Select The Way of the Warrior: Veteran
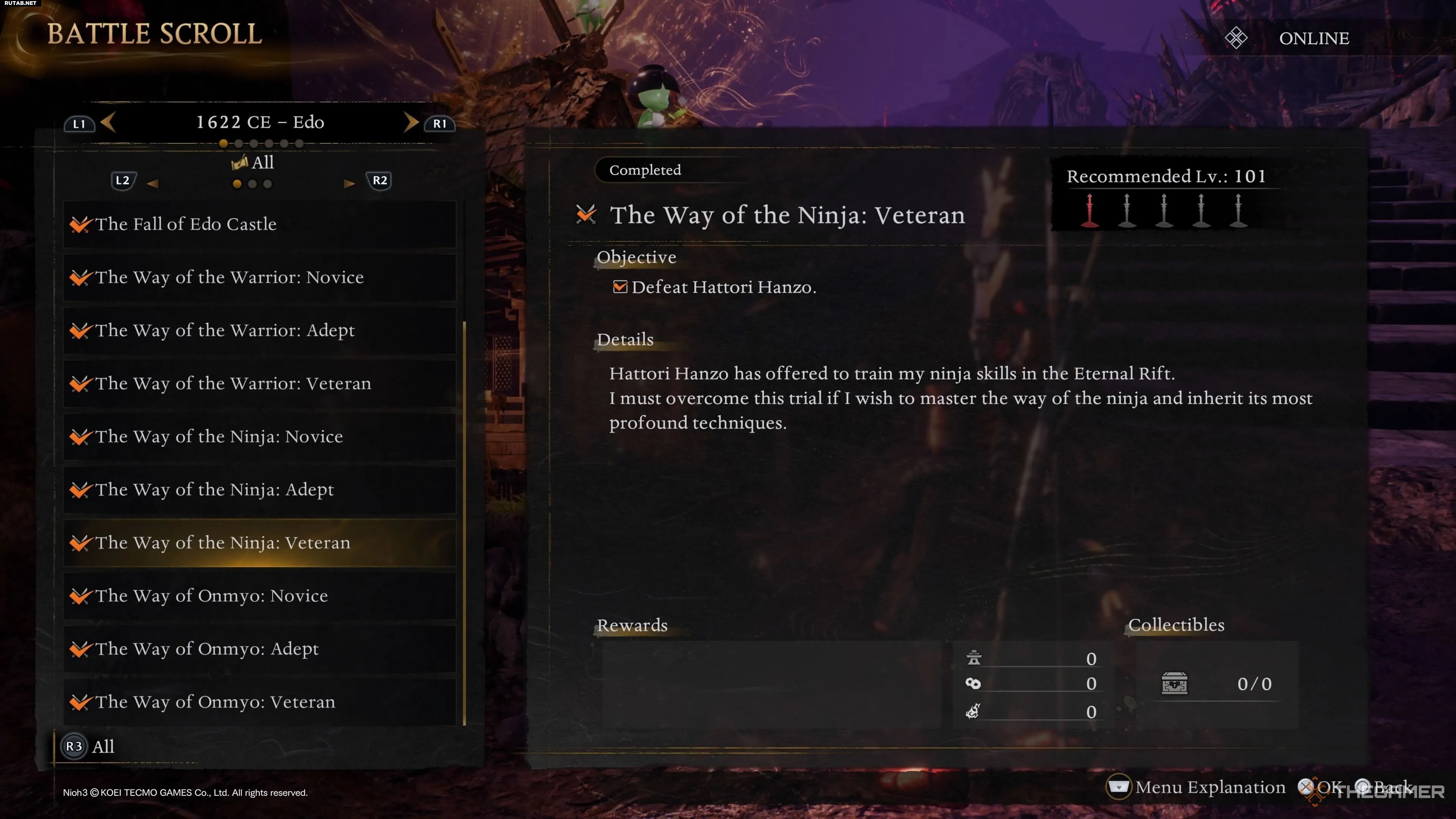Image resolution: width=1456 pixels, height=819 pixels. [259, 384]
